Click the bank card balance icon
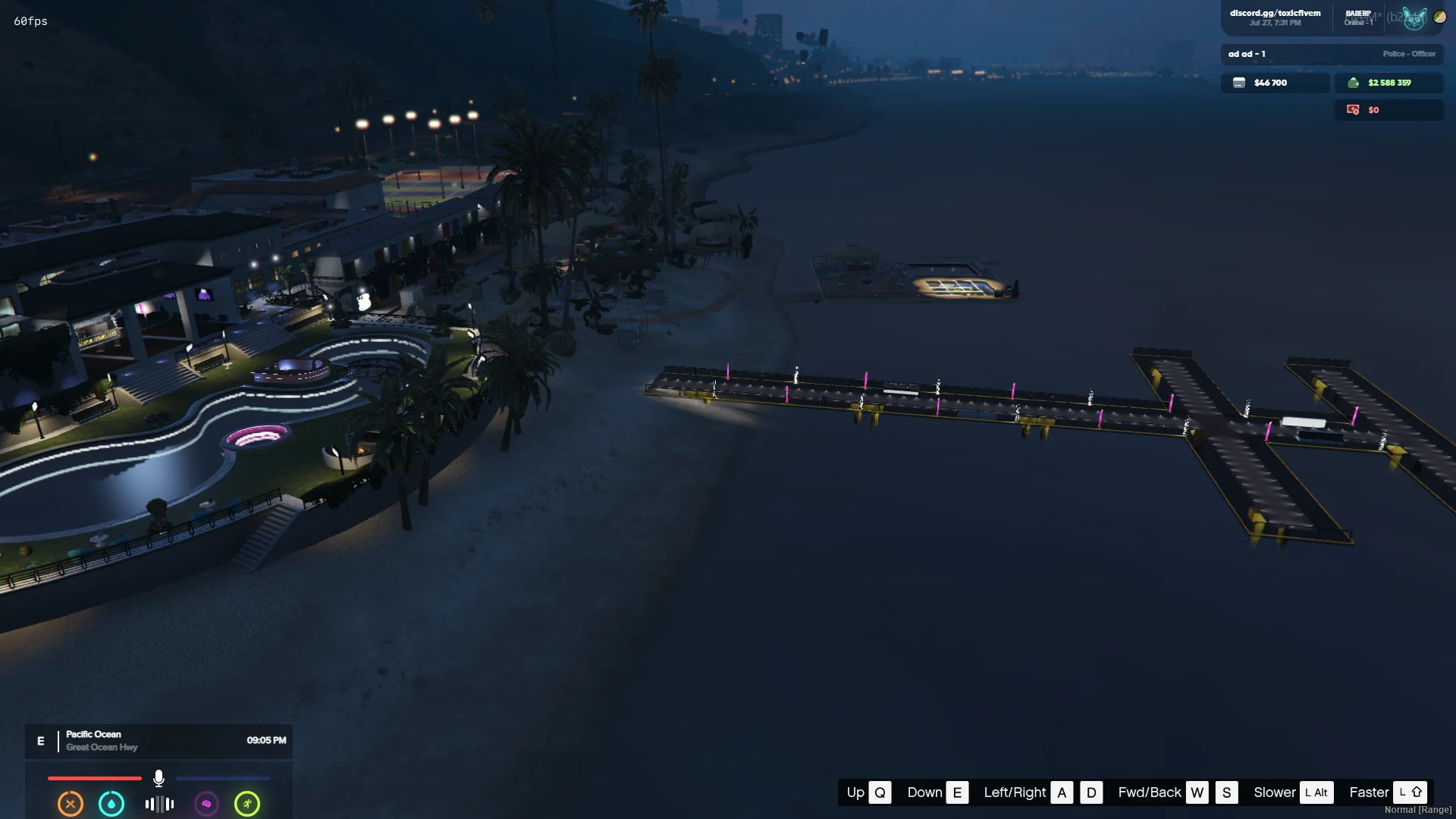Image resolution: width=1456 pixels, height=819 pixels. click(x=1239, y=83)
